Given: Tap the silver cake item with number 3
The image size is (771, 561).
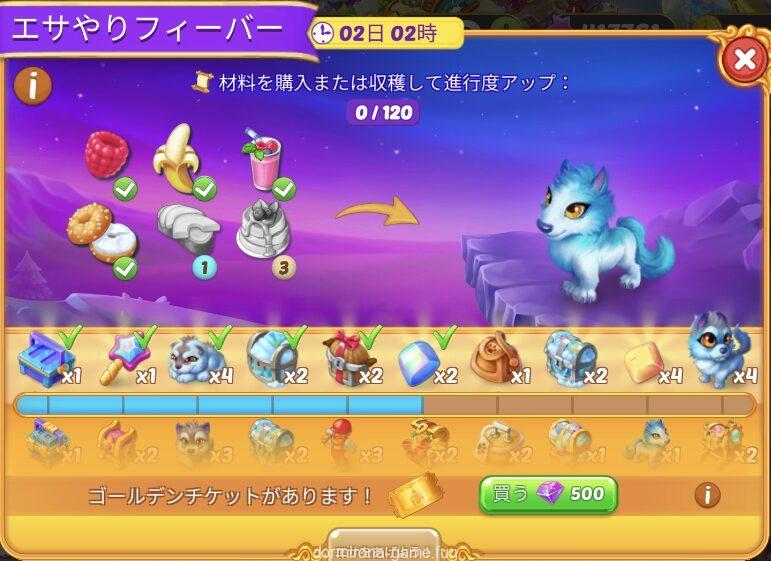Looking at the screenshot, I should [x=265, y=228].
